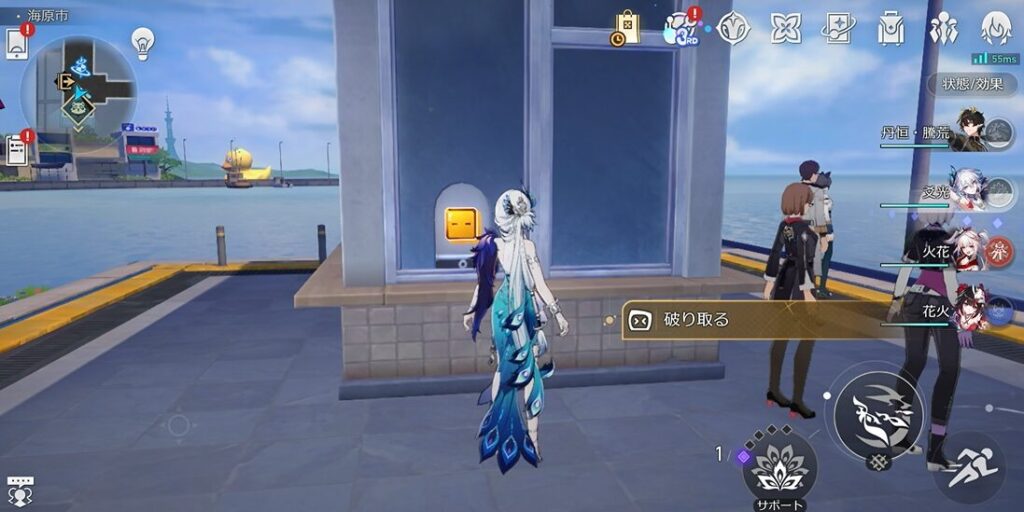Open the team lineup icon
Viewport: 1024px width, 512px height.
click(x=942, y=28)
